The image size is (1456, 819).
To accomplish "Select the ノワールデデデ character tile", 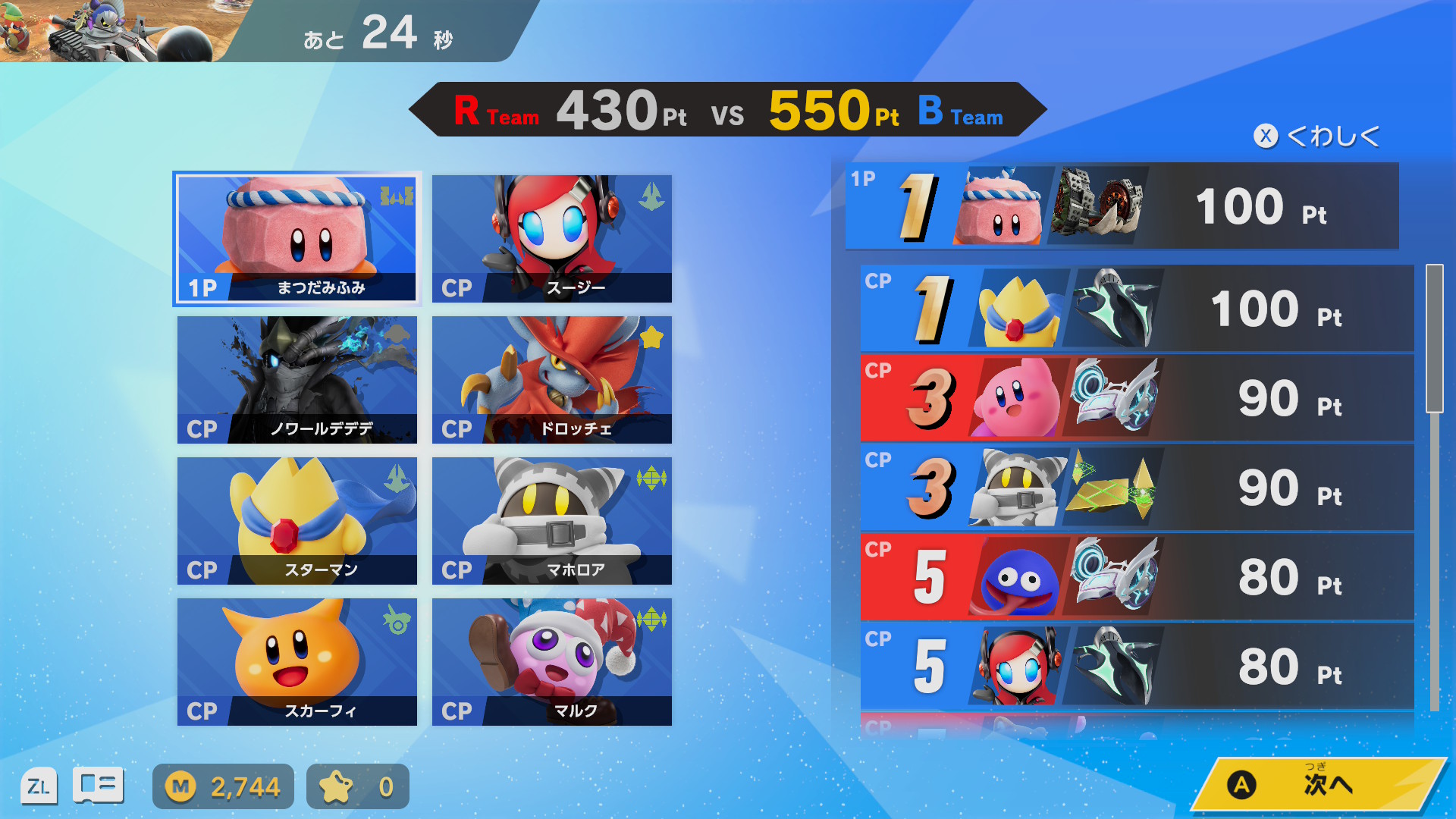I will tap(297, 380).
